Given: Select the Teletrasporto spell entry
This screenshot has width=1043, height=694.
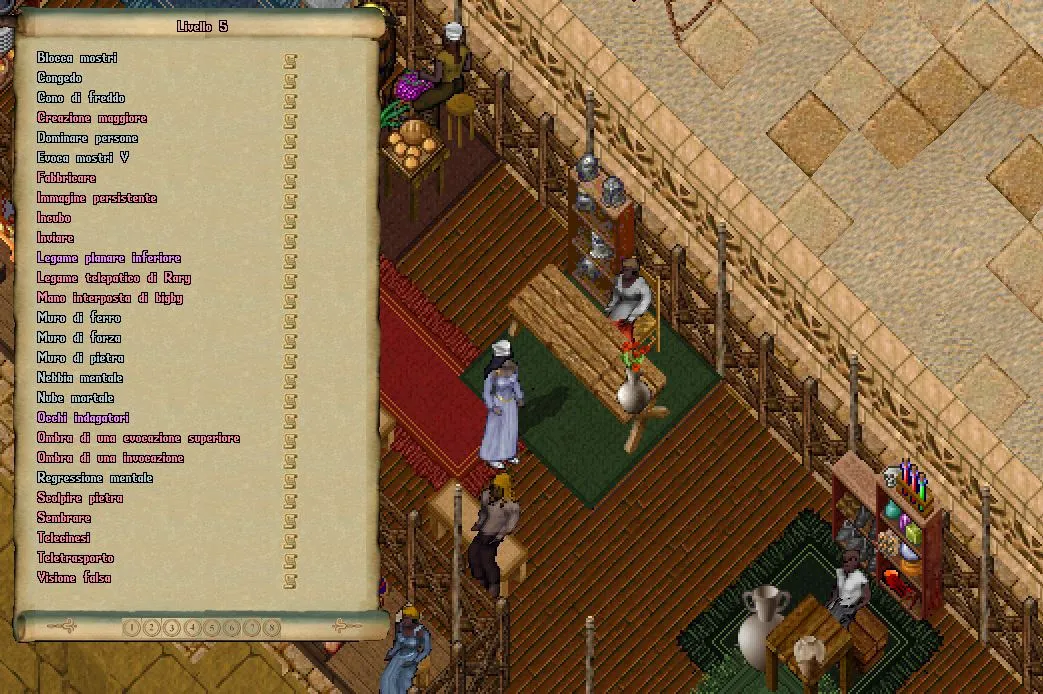Looking at the screenshot, I should (76, 558).
